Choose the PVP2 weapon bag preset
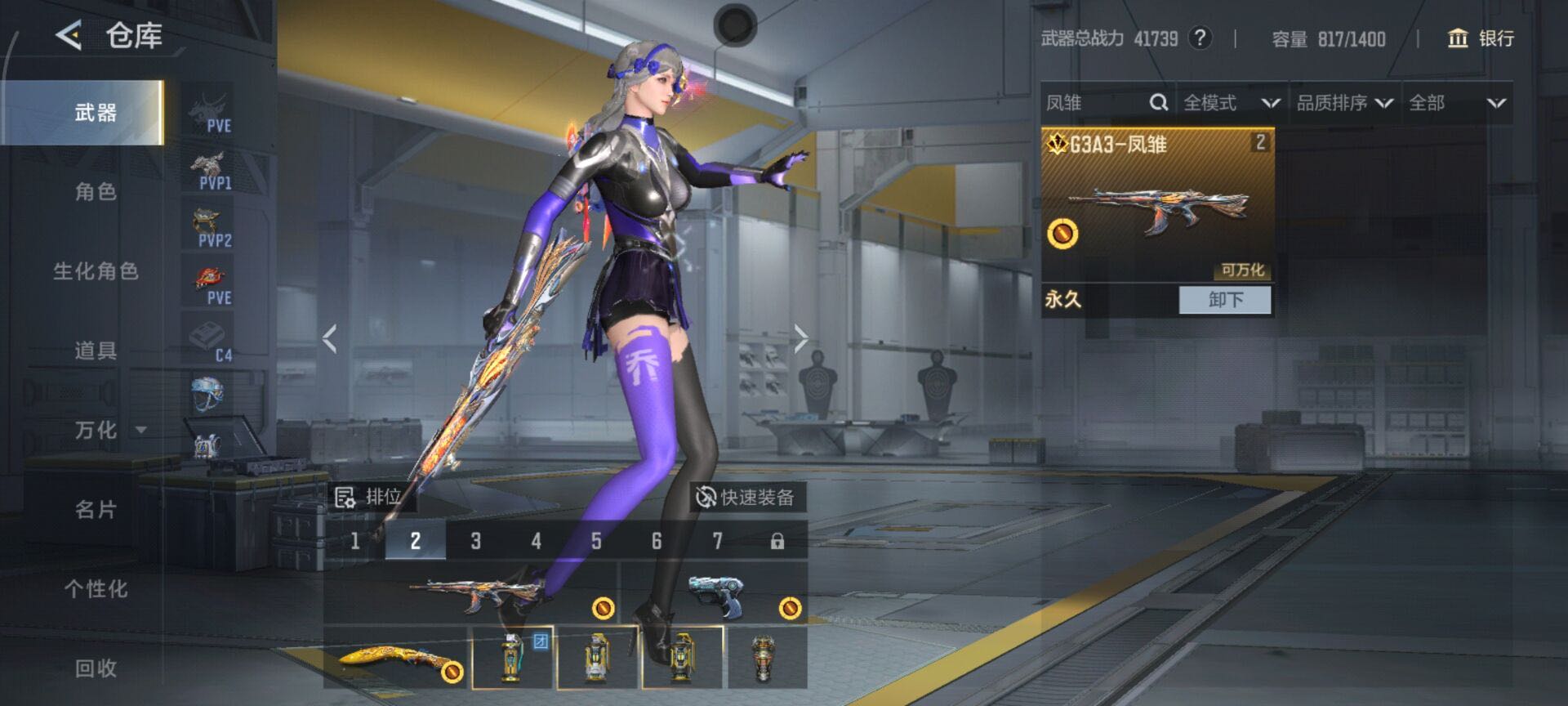Screen dimensions: 1568x706 pyautogui.click(x=211, y=228)
